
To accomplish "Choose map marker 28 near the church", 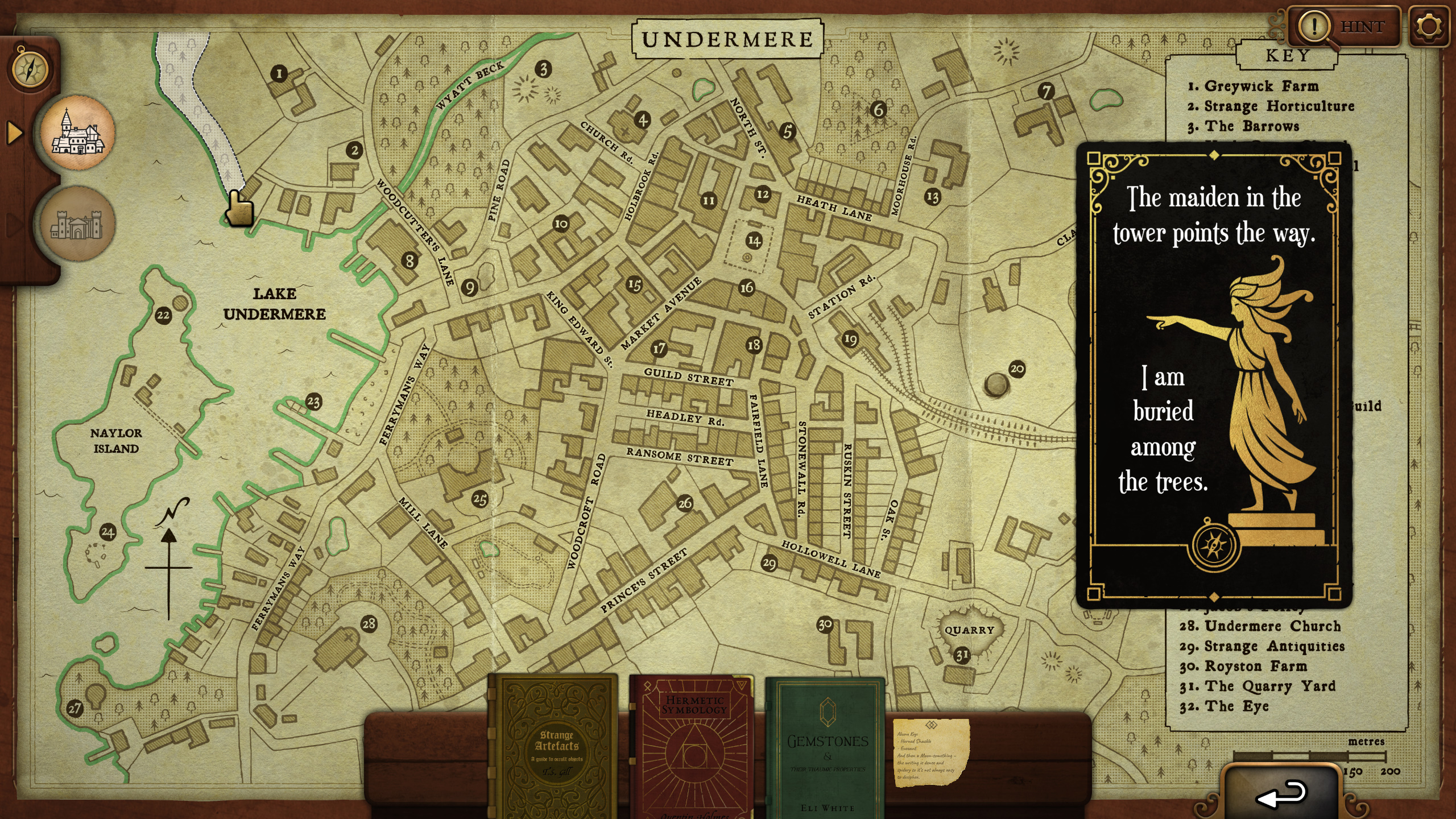I will tap(369, 623).
